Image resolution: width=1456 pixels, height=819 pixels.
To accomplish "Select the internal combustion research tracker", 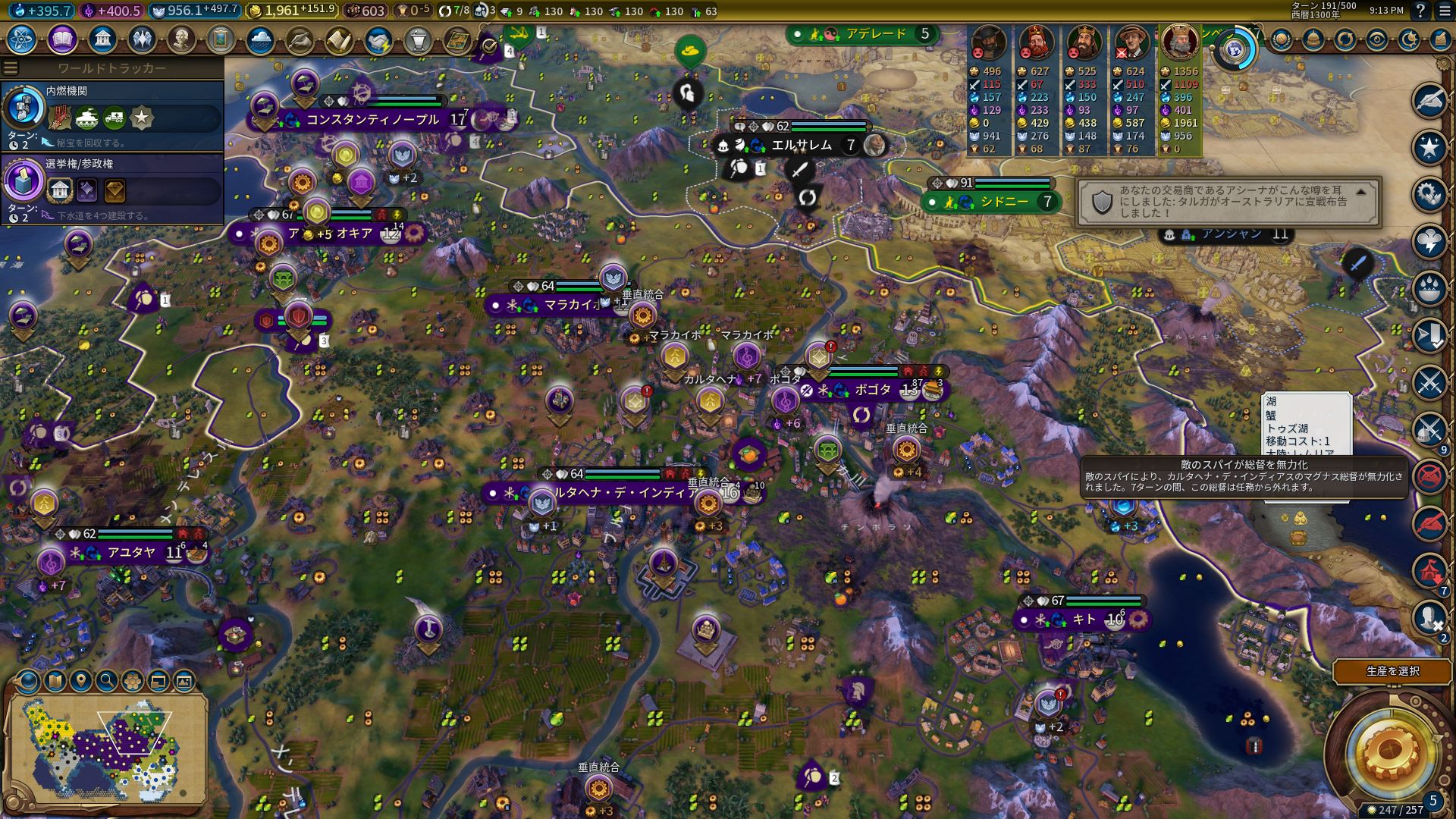I will click(x=112, y=111).
